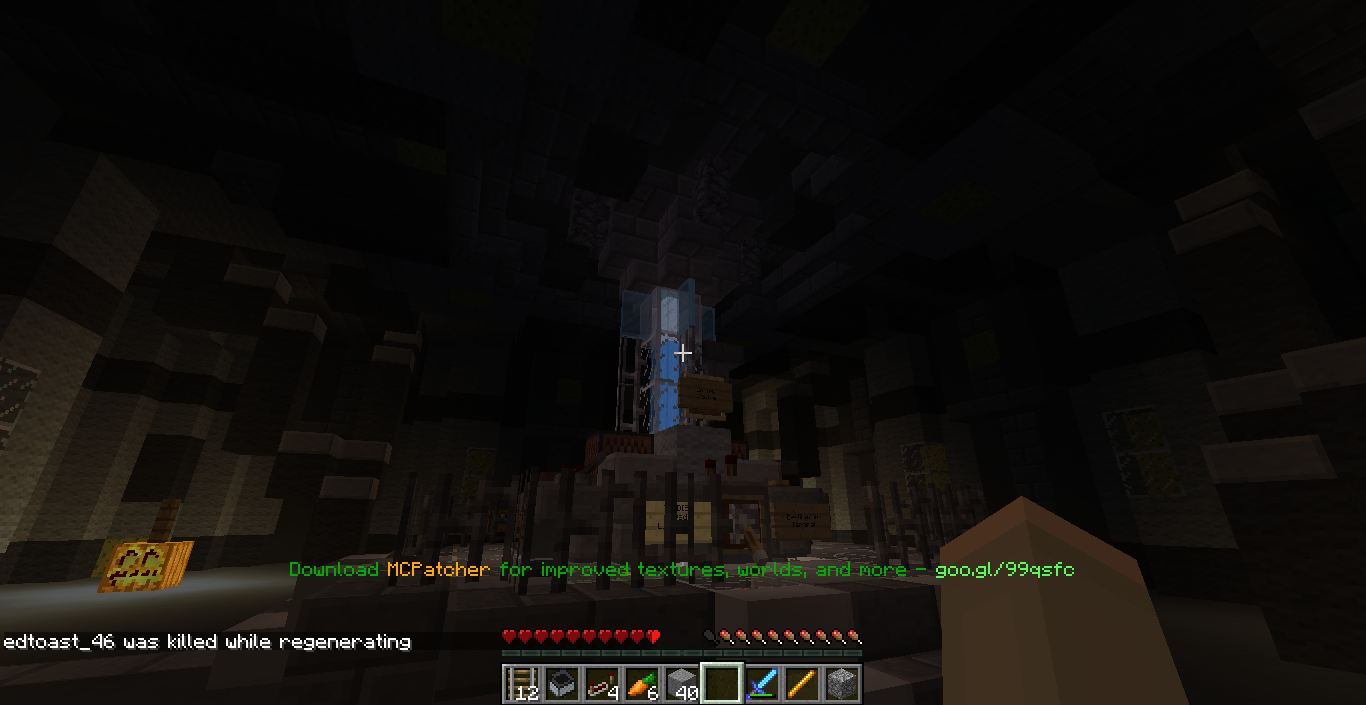Choose the redstone repeater stack
Image resolution: width=1366 pixels, height=705 pixels.
pyautogui.click(x=602, y=683)
